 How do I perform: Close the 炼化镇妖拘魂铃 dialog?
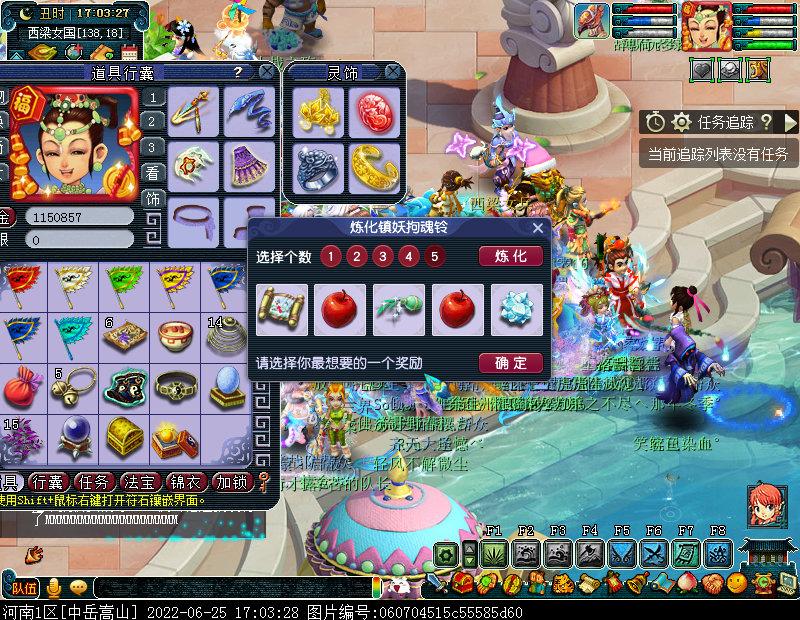pos(538,228)
